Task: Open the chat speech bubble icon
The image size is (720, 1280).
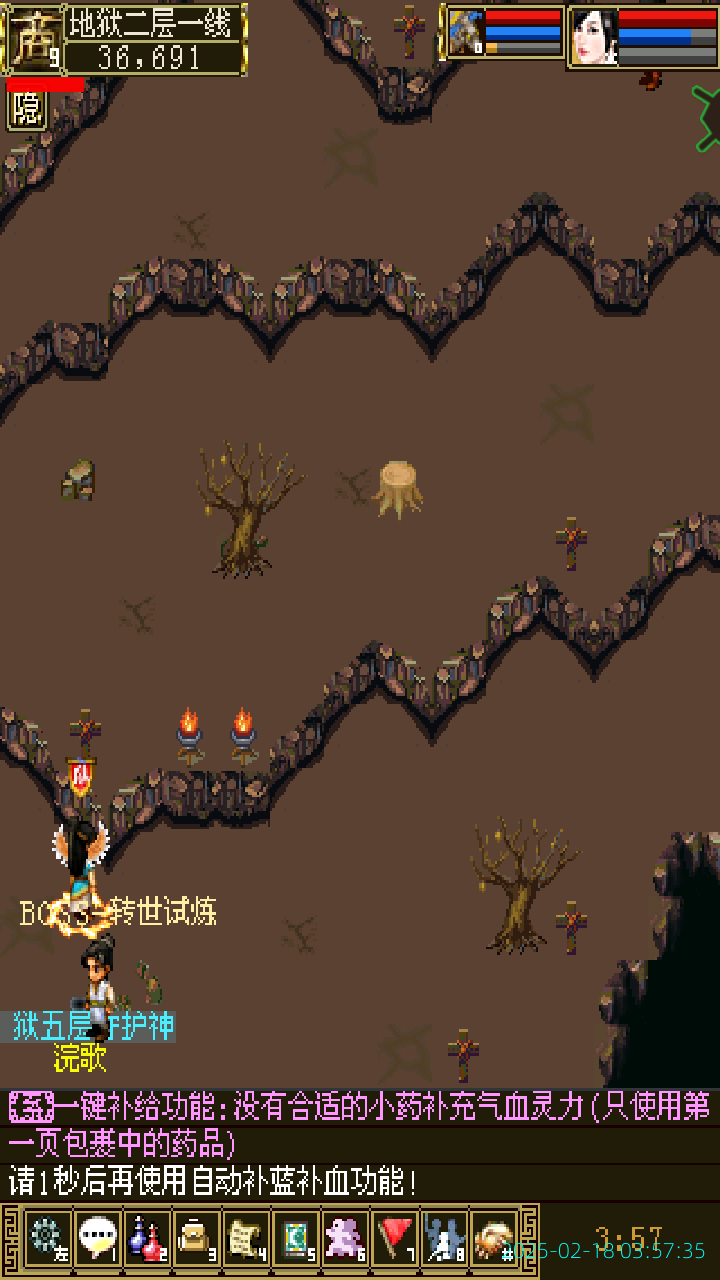Action: (x=97, y=1238)
